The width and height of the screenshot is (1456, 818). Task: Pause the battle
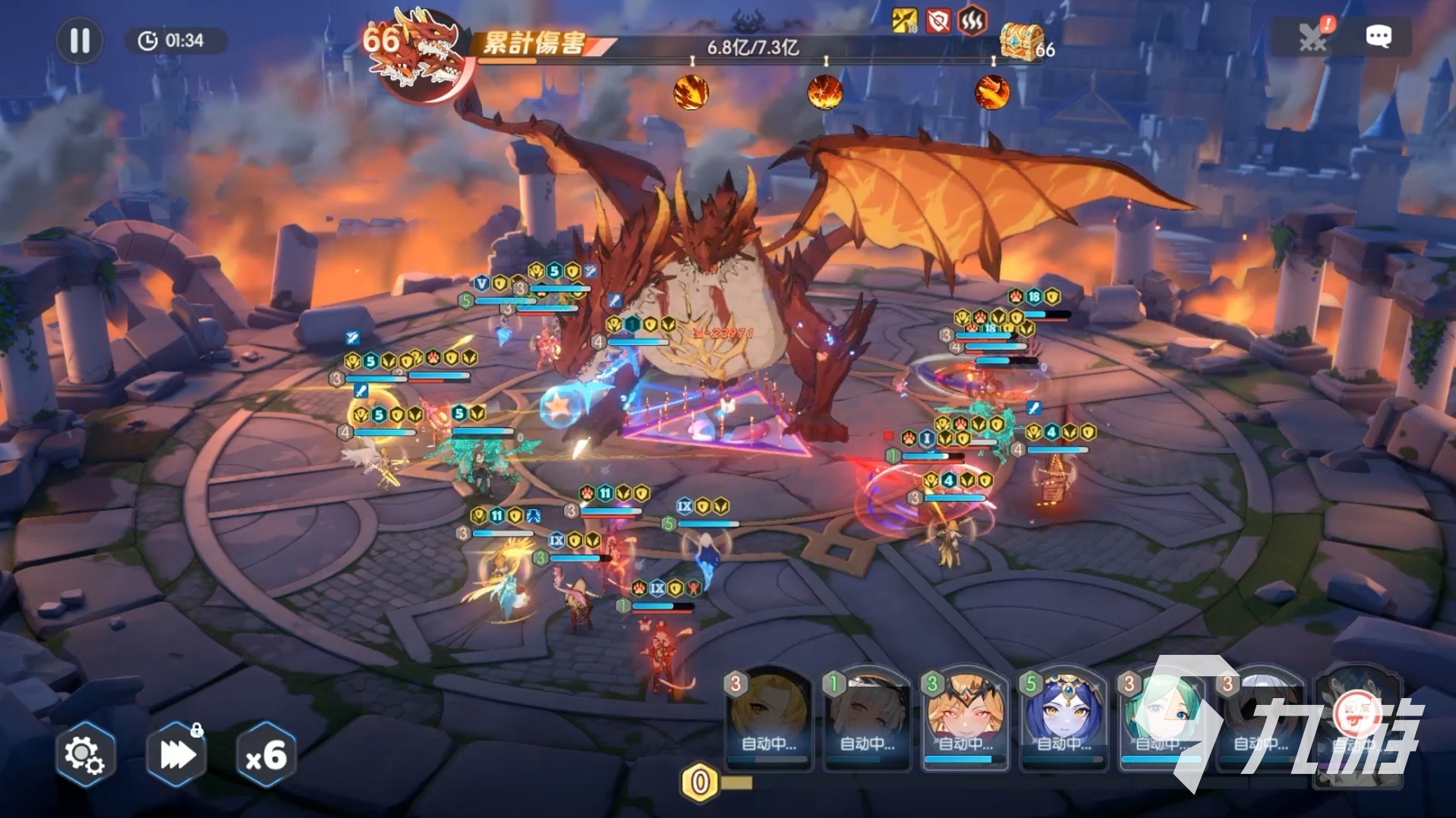pos(80,40)
